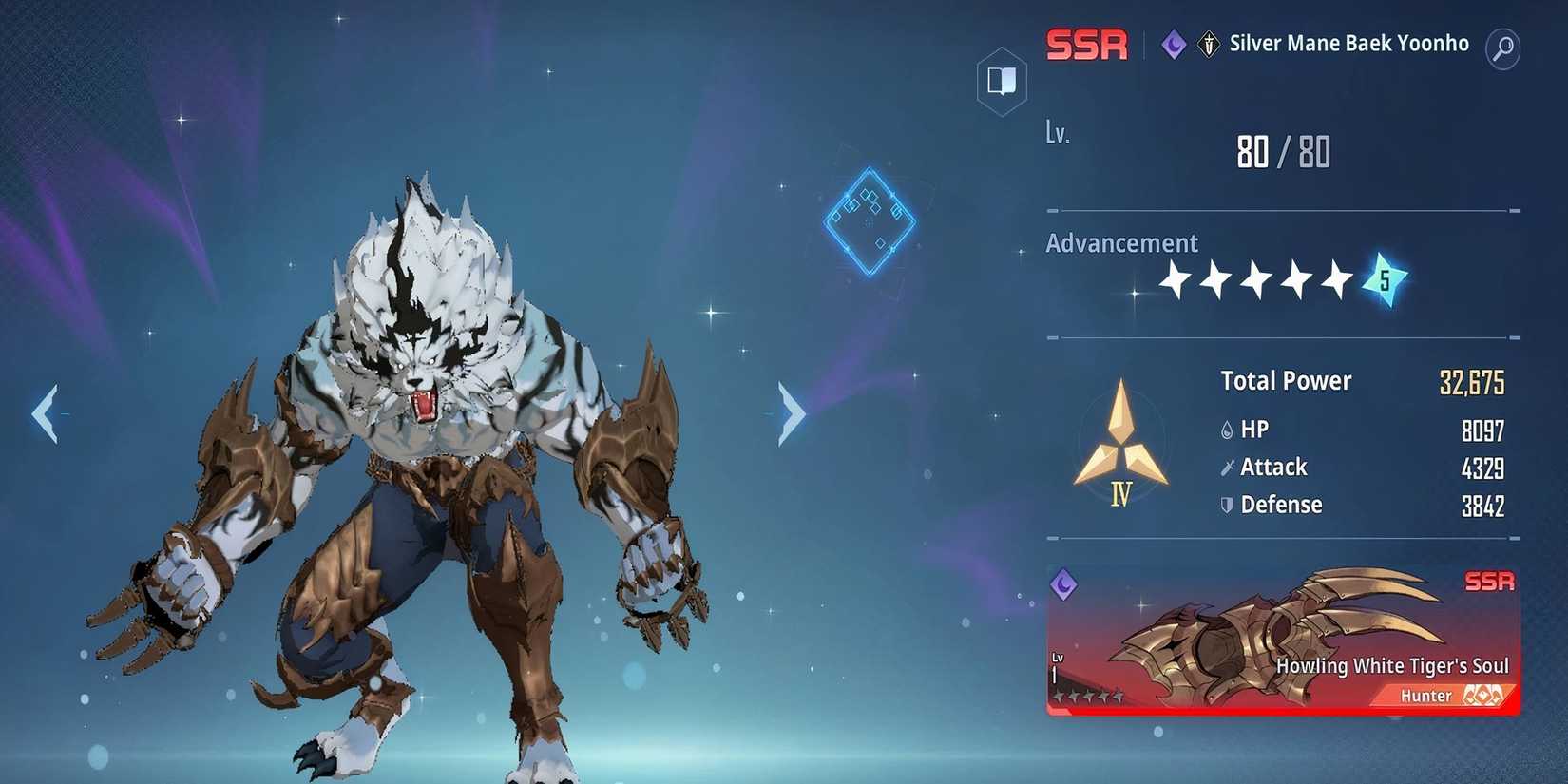Toggle the first advancement star

[1175, 279]
